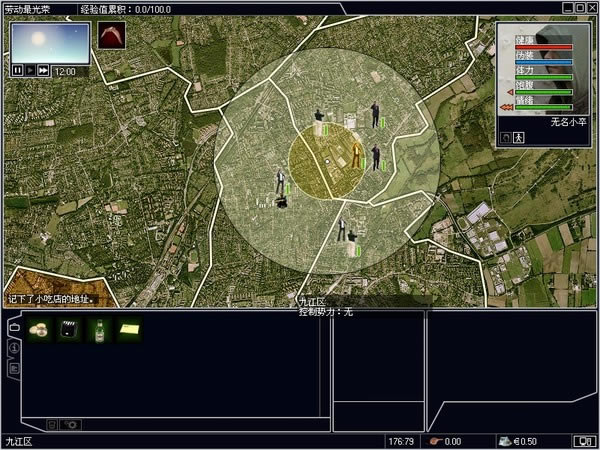Fast-forward the game time
The image size is (600, 450).
pyautogui.click(x=43, y=71)
